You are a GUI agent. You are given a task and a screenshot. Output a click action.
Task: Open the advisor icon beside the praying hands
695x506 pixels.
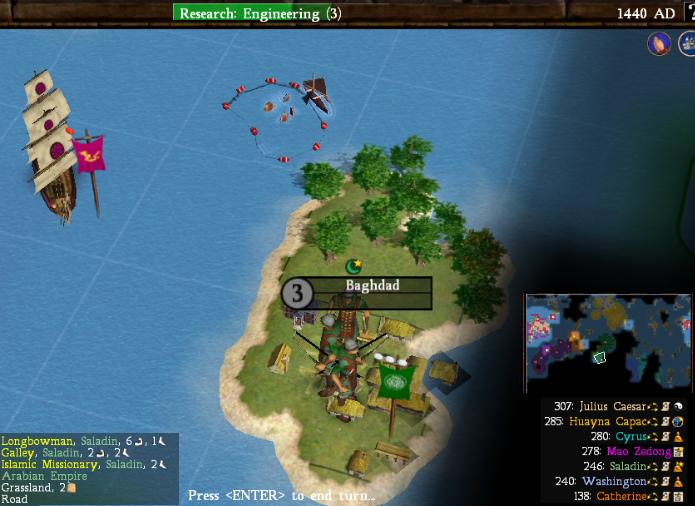click(687, 43)
